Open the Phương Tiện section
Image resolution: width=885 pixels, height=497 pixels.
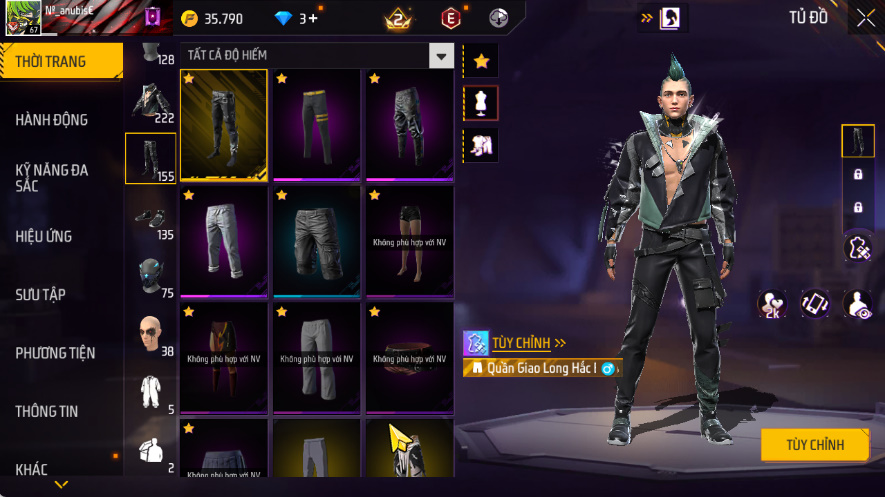tap(55, 353)
